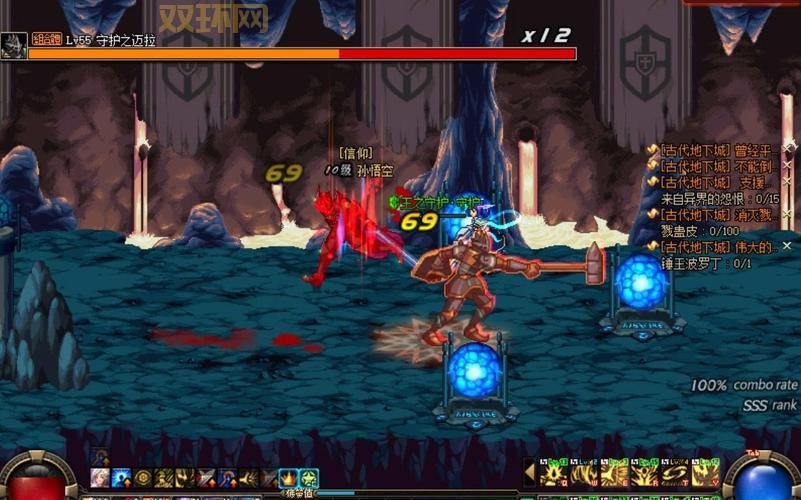Select the character portrait buff icon
The height and width of the screenshot is (500, 801).
[x=101, y=478]
